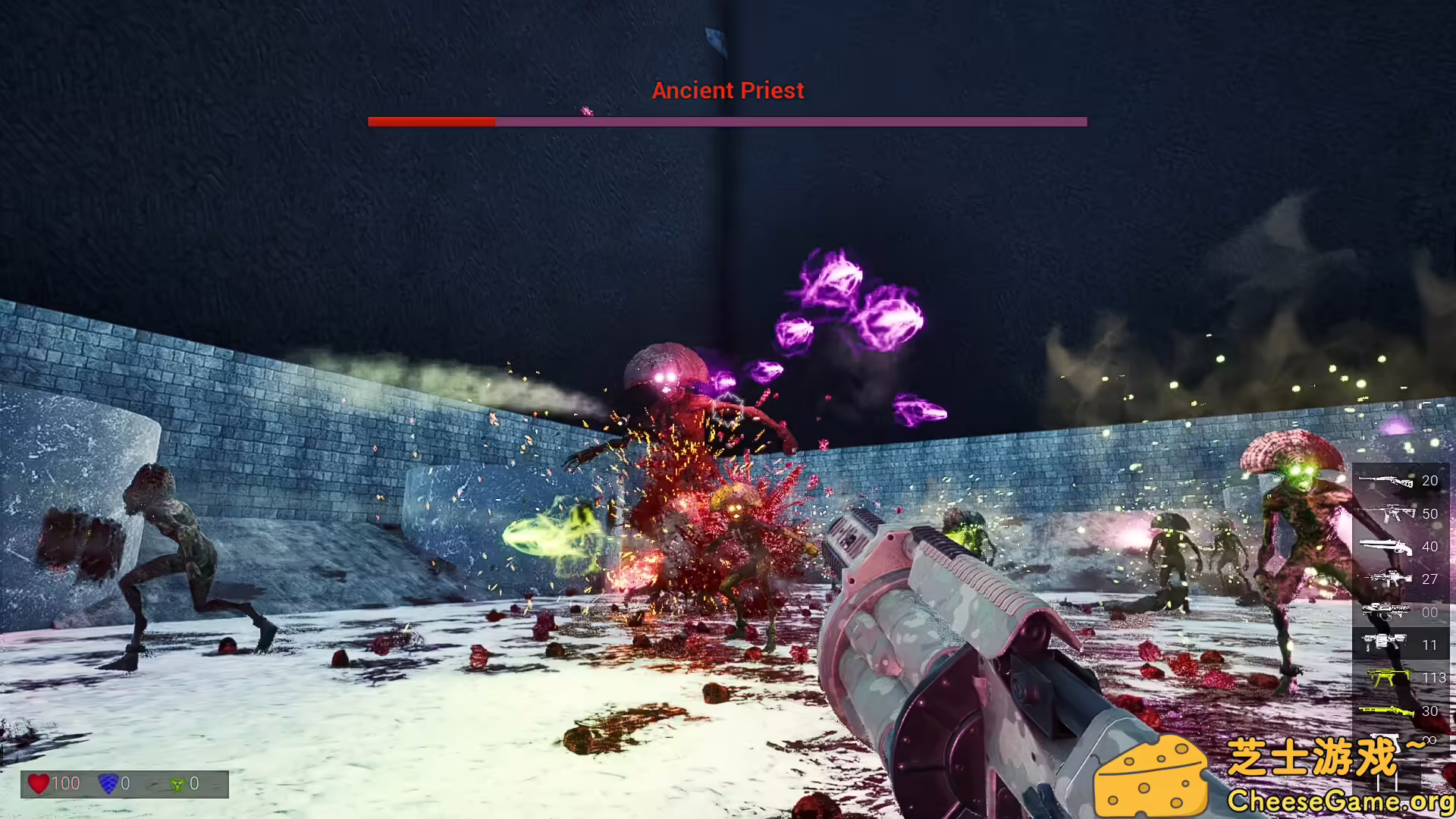Select the hunting rifle with 20 ammo
The height and width of the screenshot is (819, 1456).
point(1386,481)
